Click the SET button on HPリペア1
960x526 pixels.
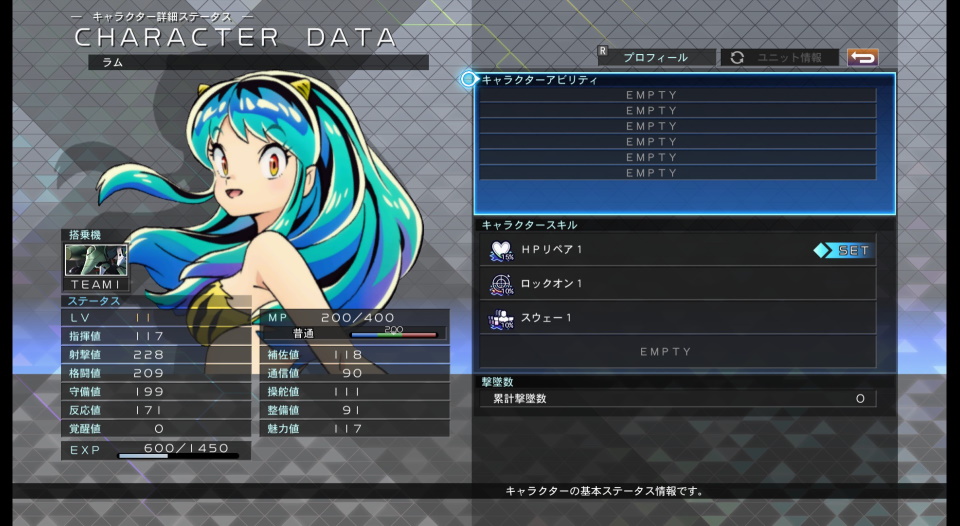[844, 251]
